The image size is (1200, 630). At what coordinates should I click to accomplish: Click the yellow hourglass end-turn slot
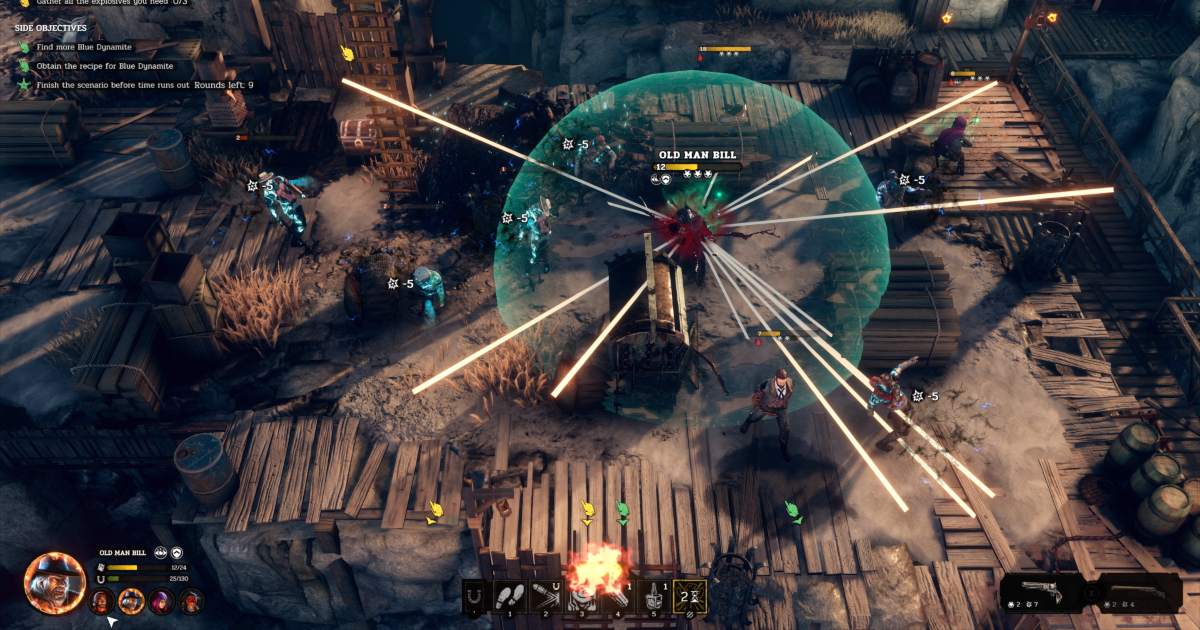689,596
